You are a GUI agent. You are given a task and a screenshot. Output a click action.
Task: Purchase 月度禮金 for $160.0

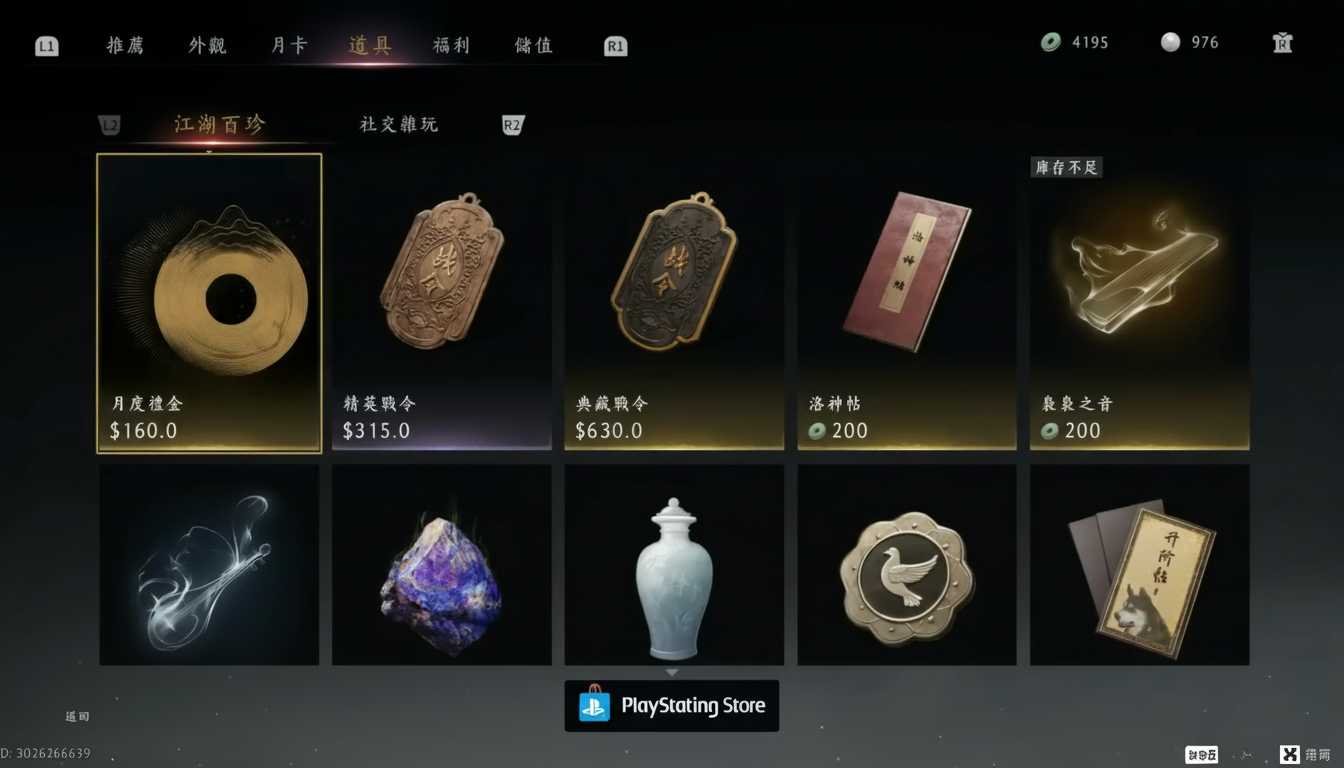(209, 303)
